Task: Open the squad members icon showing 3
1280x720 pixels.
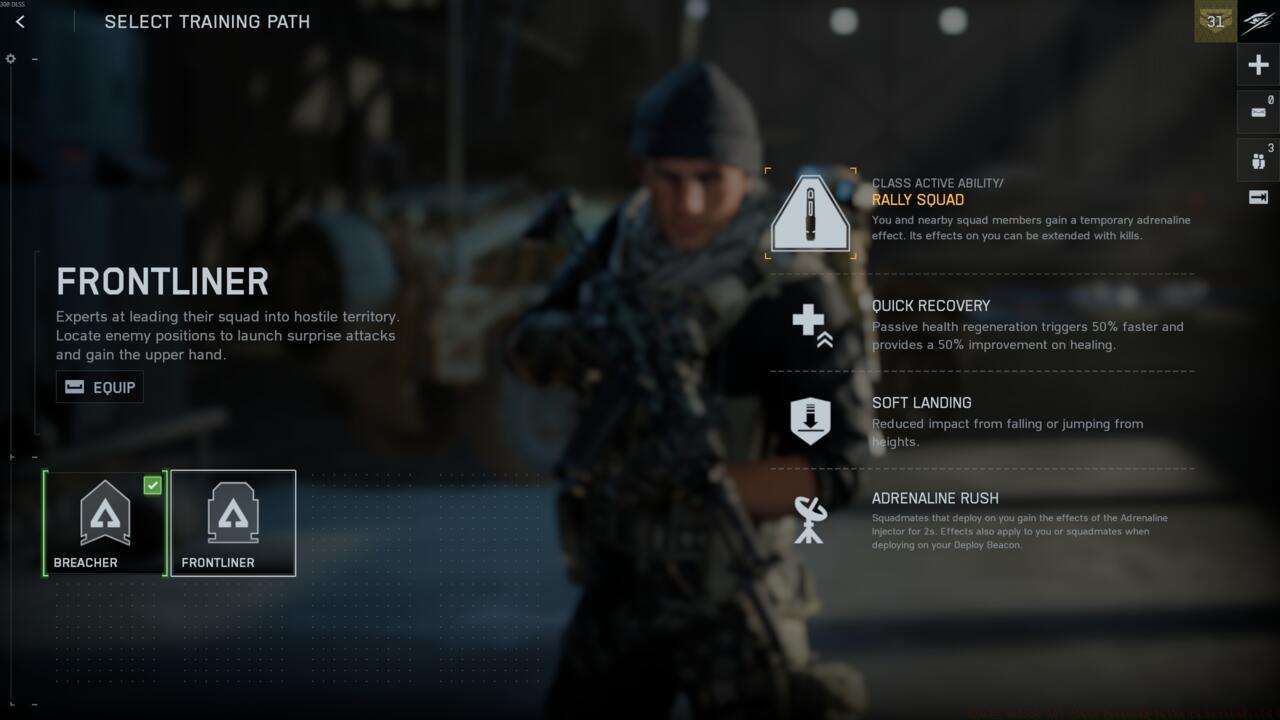Action: coord(1258,158)
